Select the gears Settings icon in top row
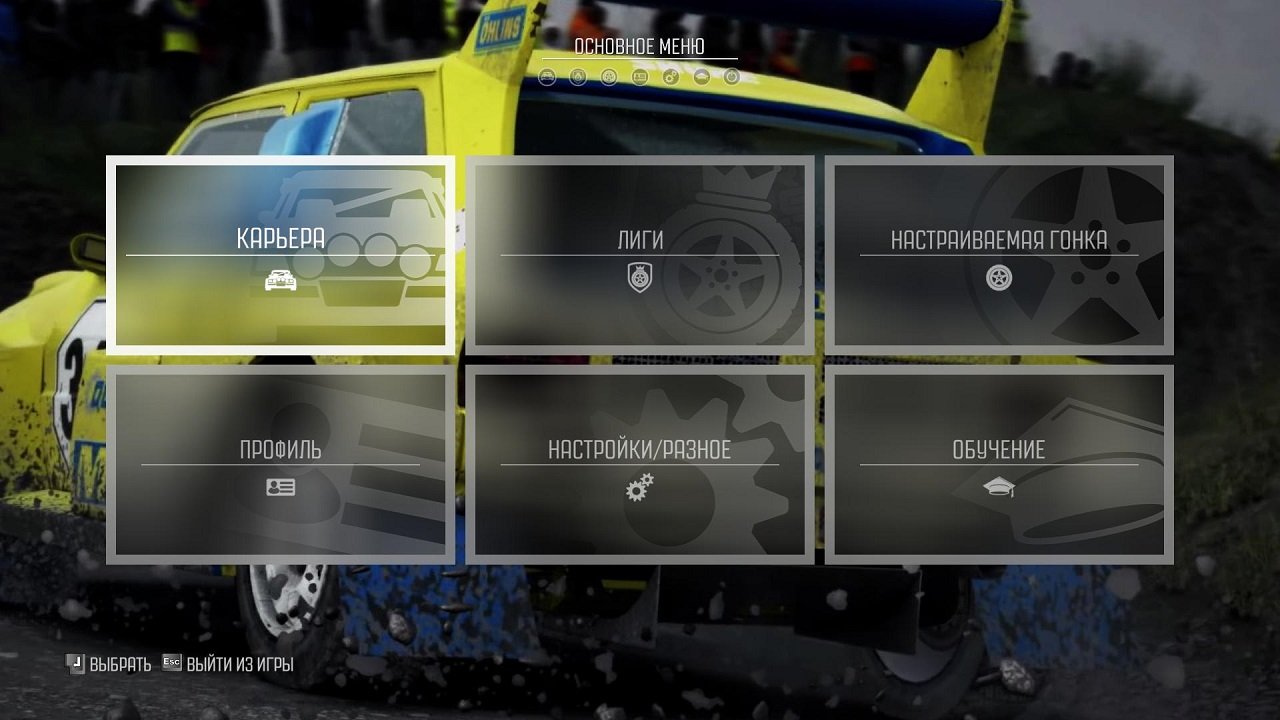Image resolution: width=1280 pixels, height=720 pixels. (670, 77)
